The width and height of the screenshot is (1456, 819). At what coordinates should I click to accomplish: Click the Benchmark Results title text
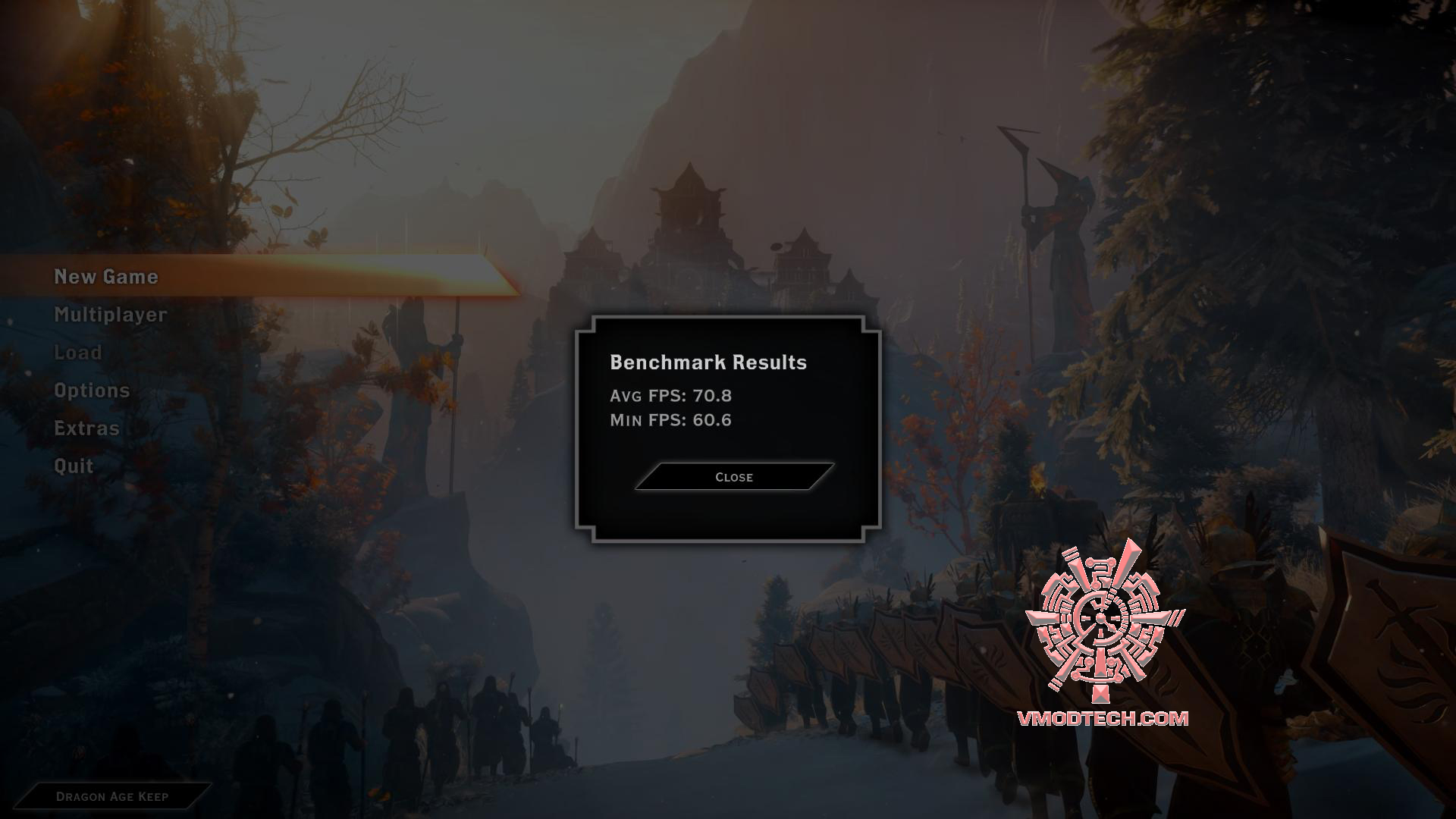click(x=709, y=363)
